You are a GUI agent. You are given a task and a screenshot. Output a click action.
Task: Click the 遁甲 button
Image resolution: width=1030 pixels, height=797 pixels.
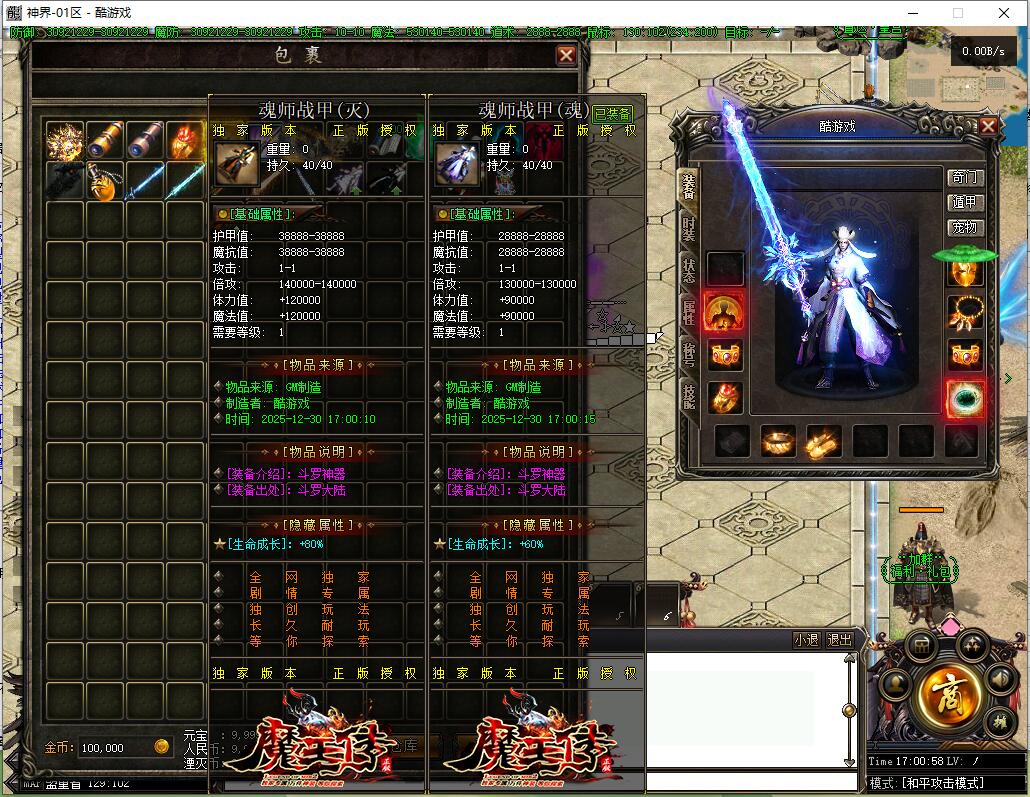point(966,202)
